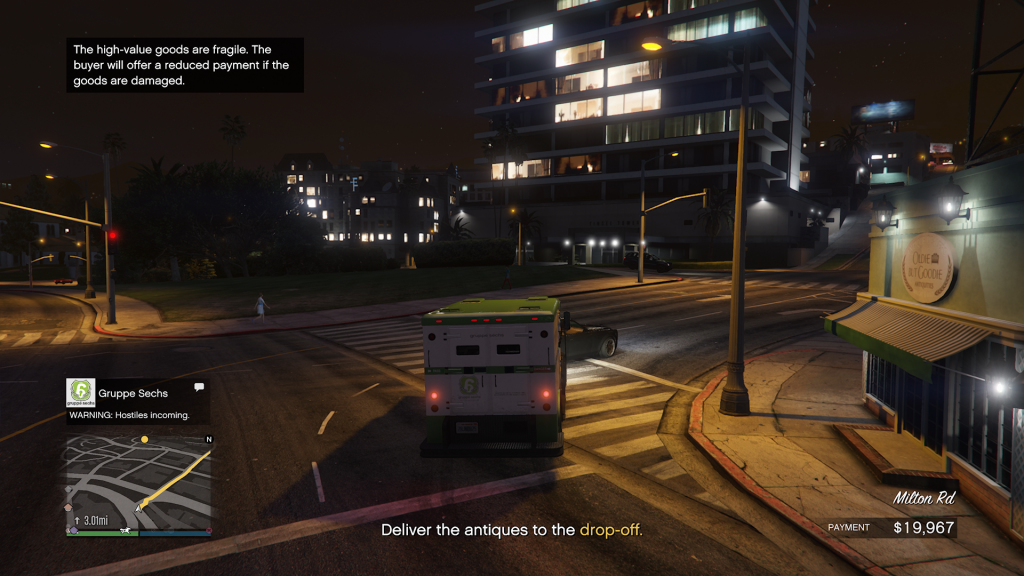The width and height of the screenshot is (1024, 576).
Task: Select the yellow drop-off blip on minimap
Action: click(144, 439)
